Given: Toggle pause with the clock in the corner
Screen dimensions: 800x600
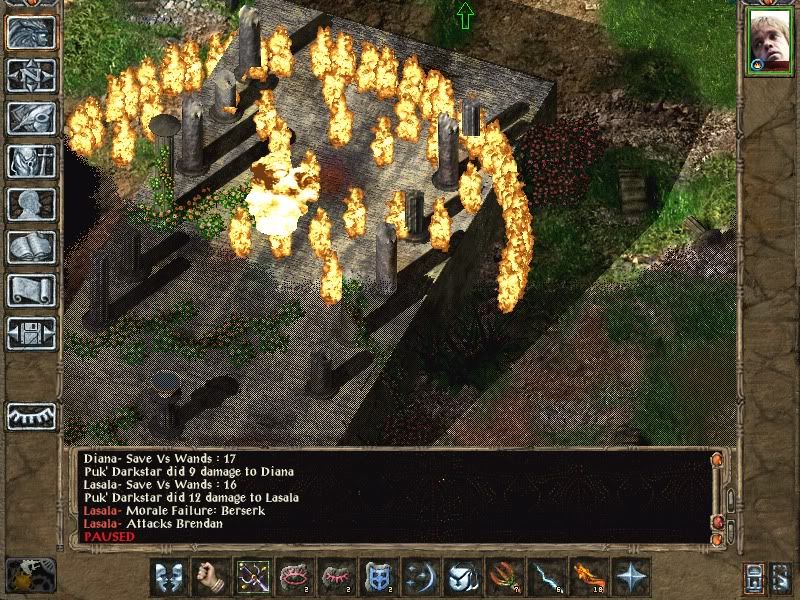Looking at the screenshot, I should click(30, 575).
